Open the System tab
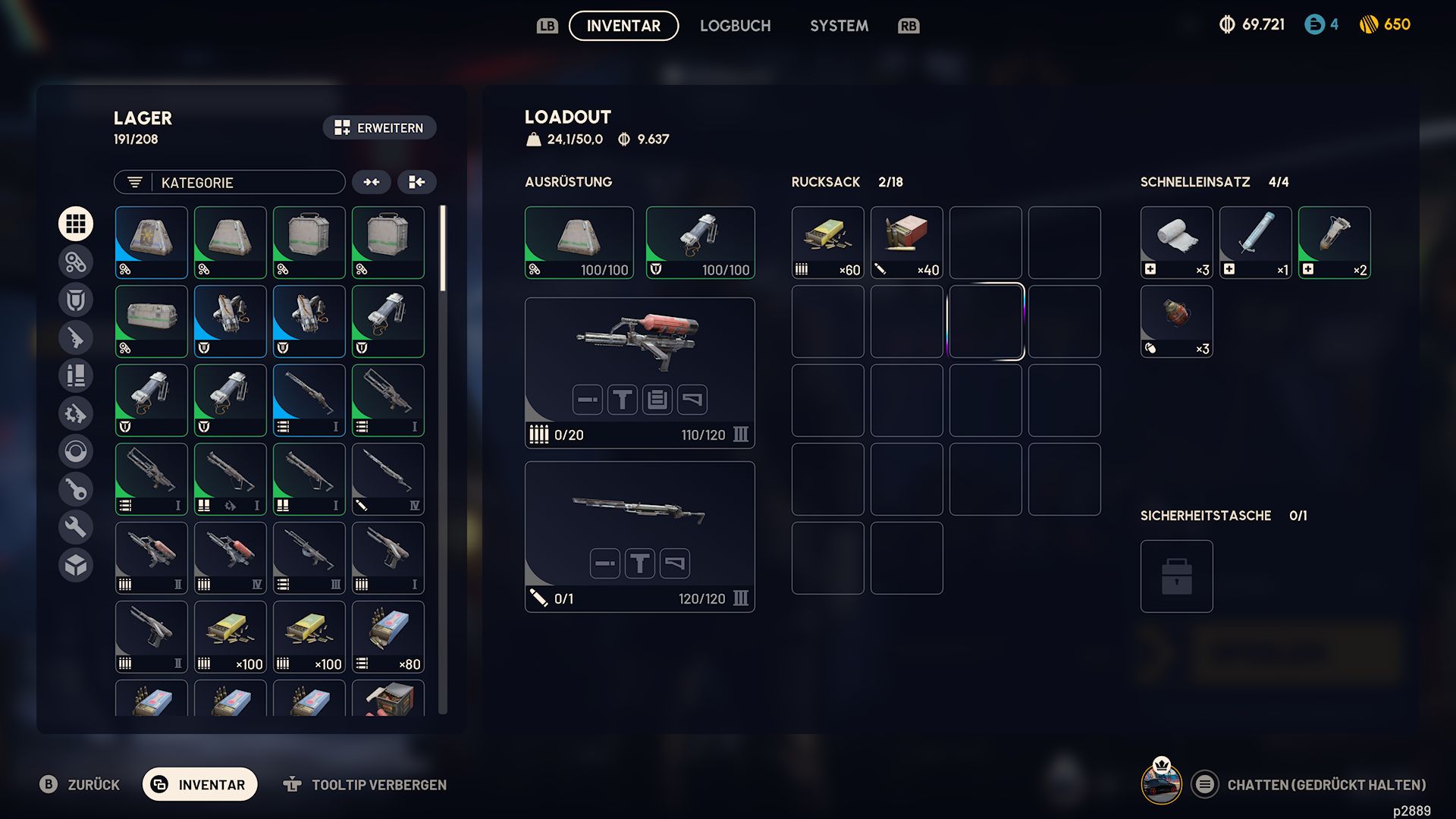1456x819 pixels. 839,26
